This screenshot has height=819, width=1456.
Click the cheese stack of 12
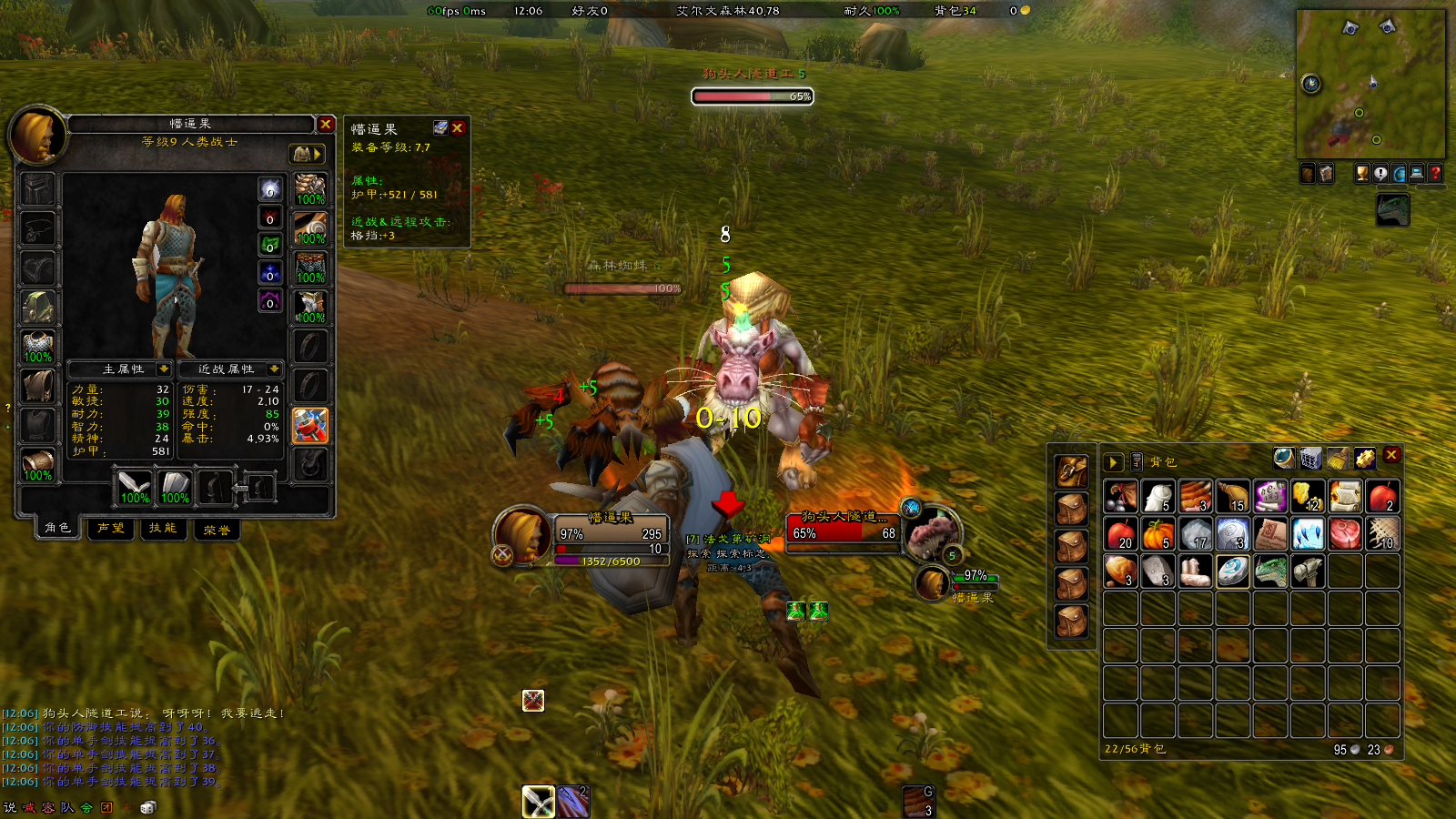1308,497
